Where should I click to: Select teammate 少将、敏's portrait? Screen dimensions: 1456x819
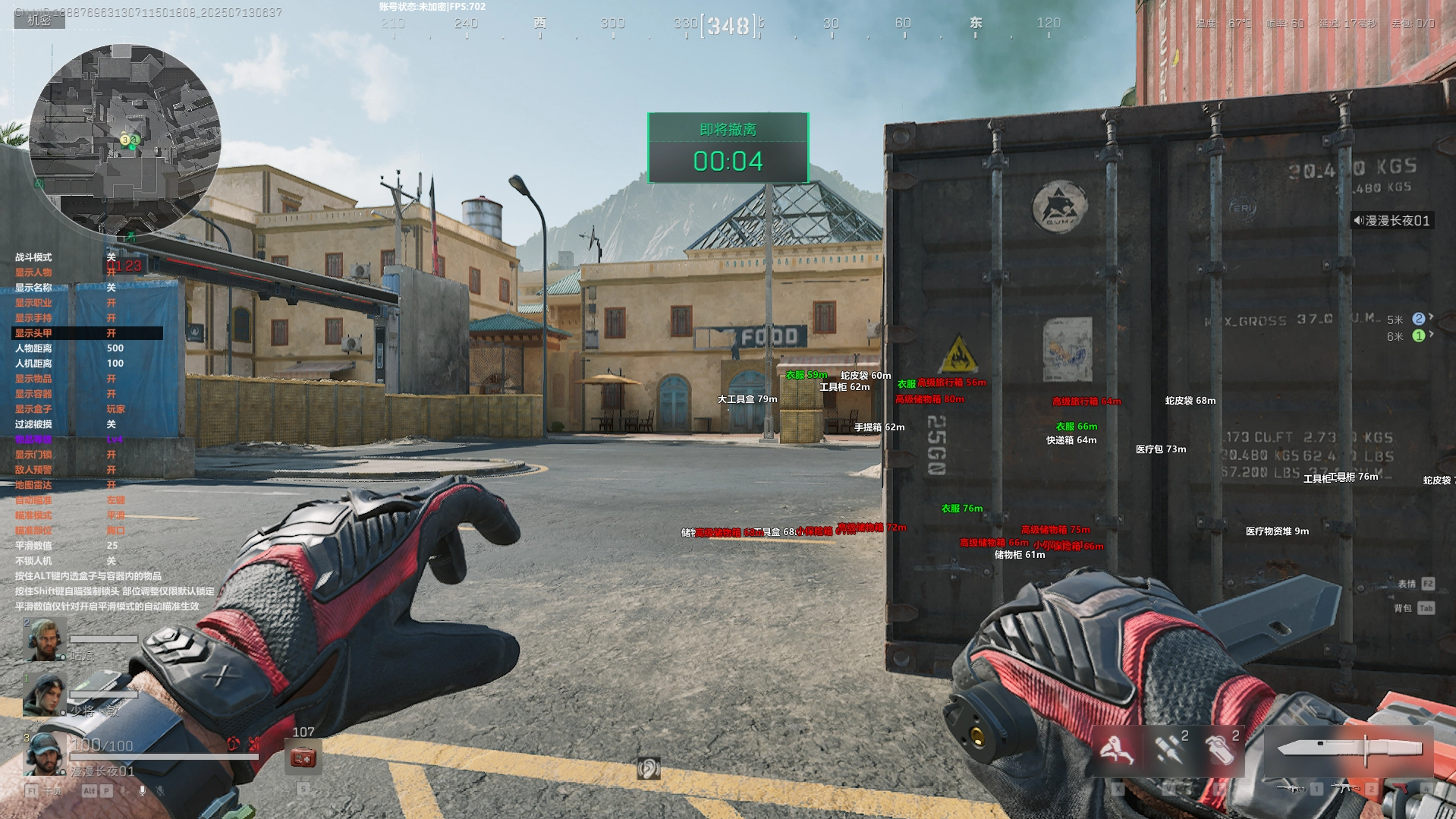44,695
